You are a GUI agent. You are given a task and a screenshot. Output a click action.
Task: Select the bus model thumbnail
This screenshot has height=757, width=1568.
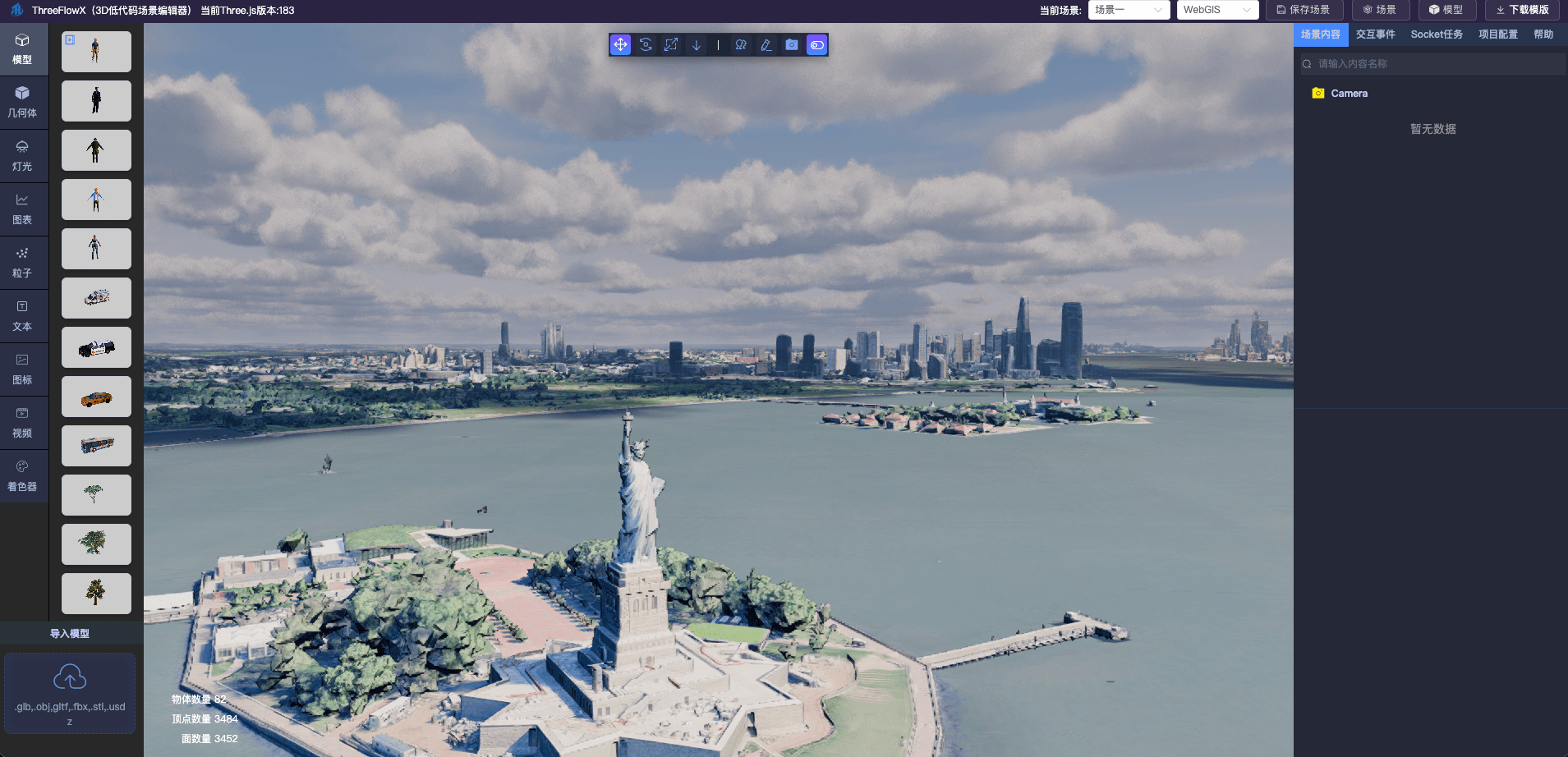(x=96, y=446)
